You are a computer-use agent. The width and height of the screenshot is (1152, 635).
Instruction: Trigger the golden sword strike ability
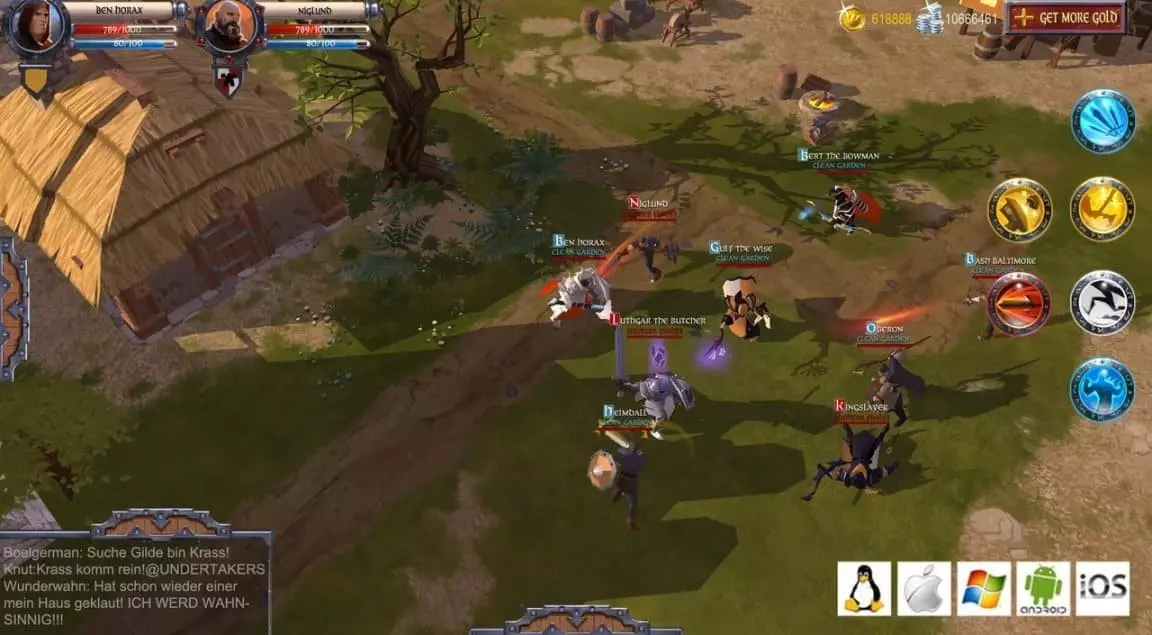click(1102, 209)
